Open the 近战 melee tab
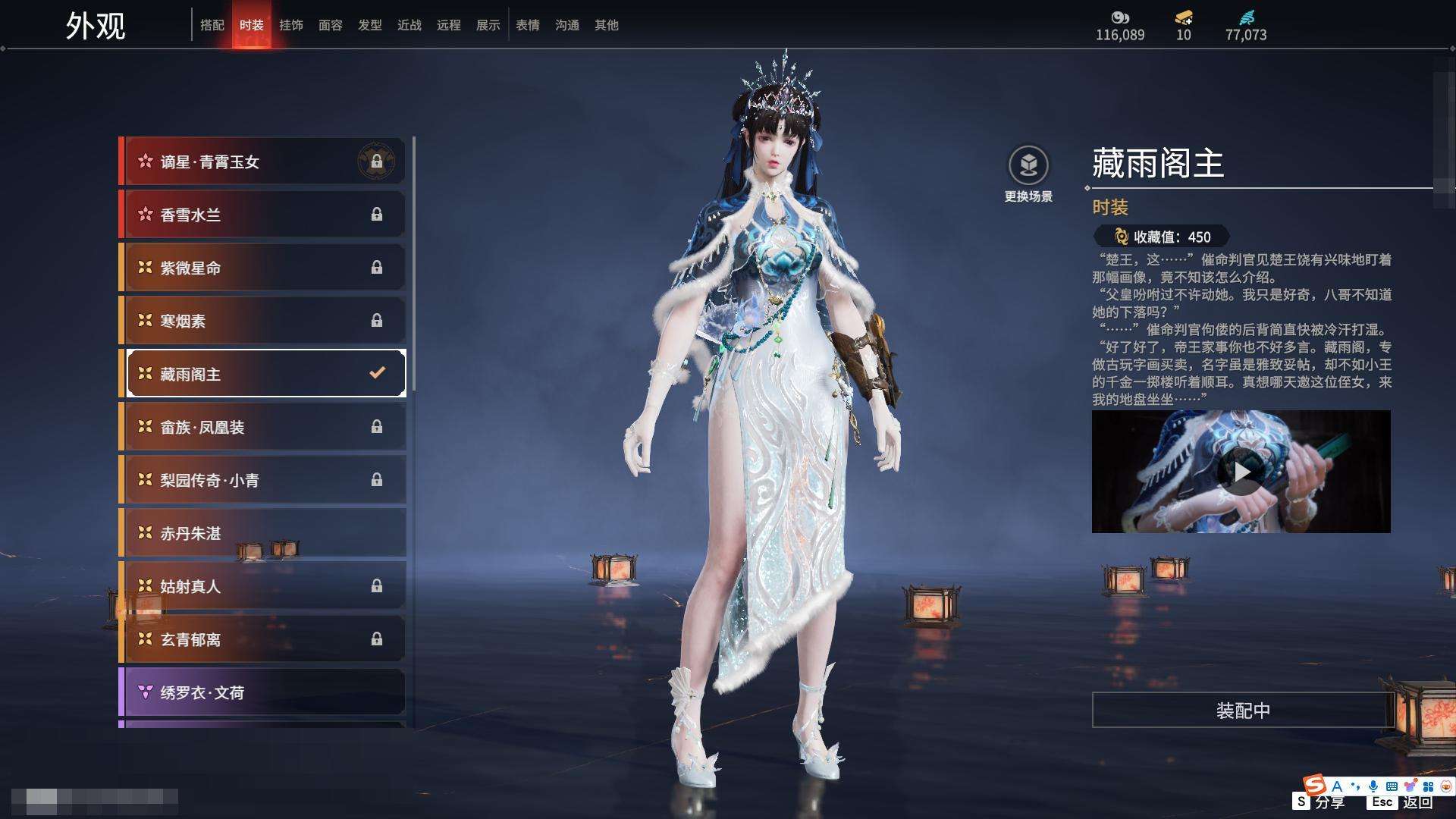Viewport: 1456px width, 819px height. (409, 25)
